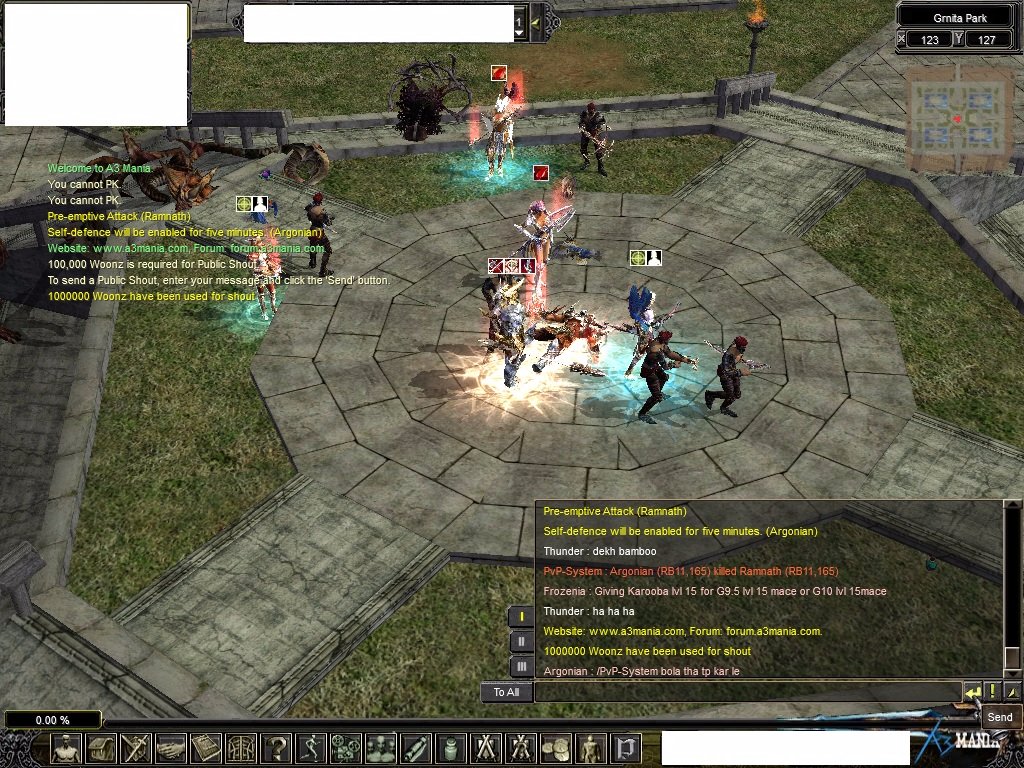Select the potion jar icon

click(451, 748)
